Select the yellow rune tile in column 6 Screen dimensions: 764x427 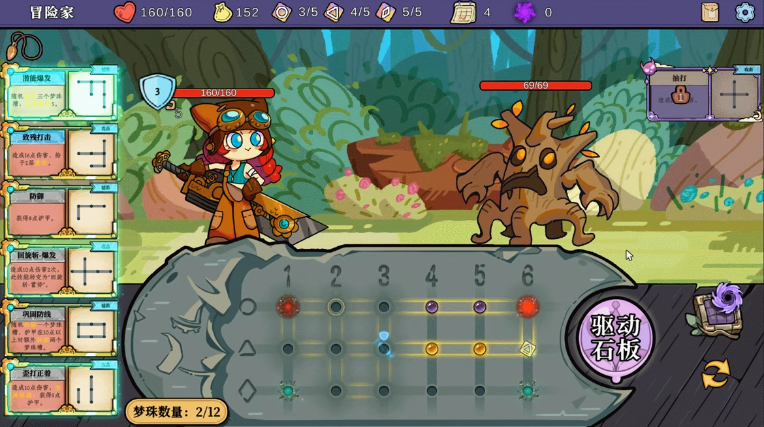click(x=527, y=349)
